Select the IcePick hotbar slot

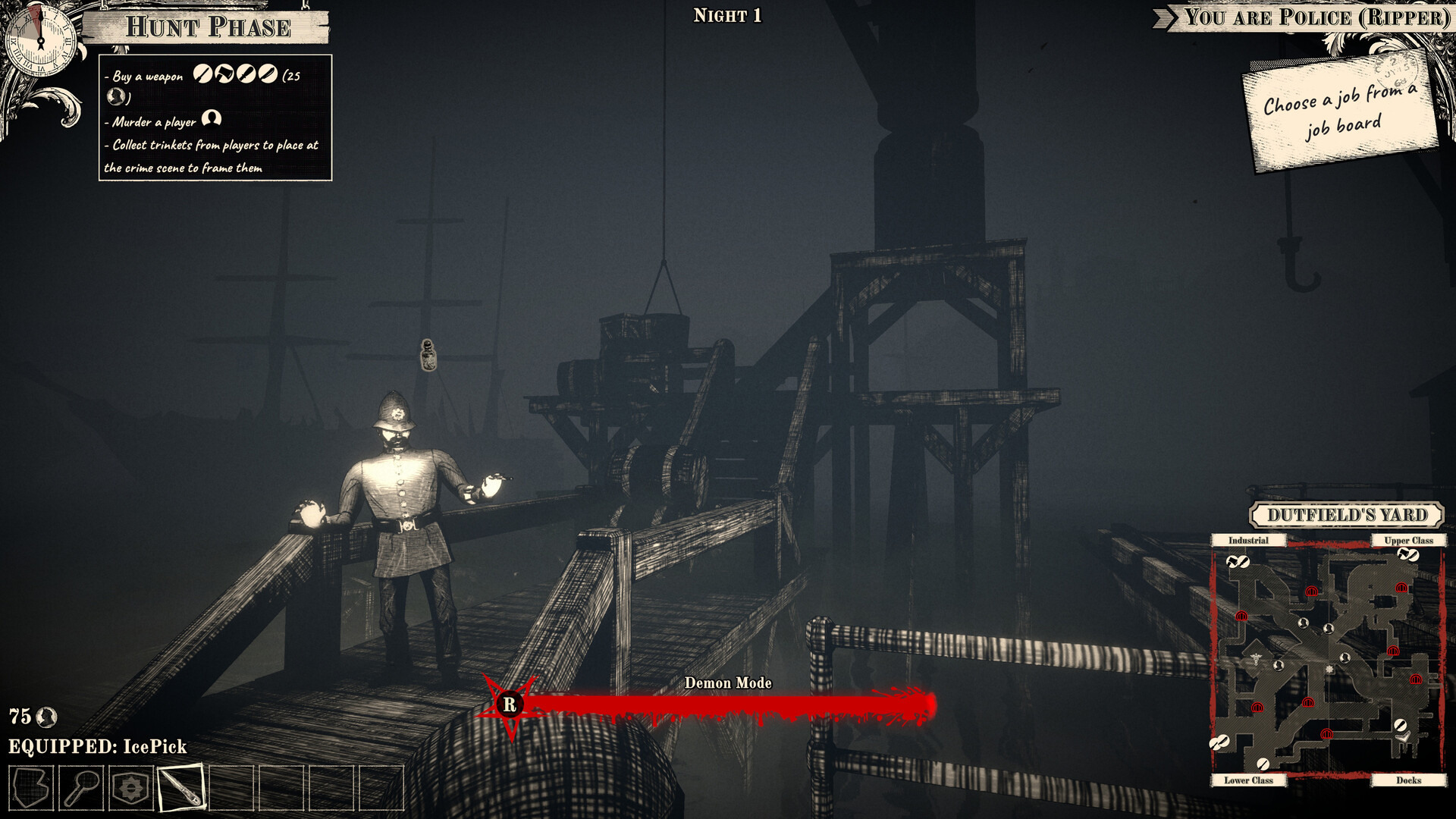[x=181, y=788]
